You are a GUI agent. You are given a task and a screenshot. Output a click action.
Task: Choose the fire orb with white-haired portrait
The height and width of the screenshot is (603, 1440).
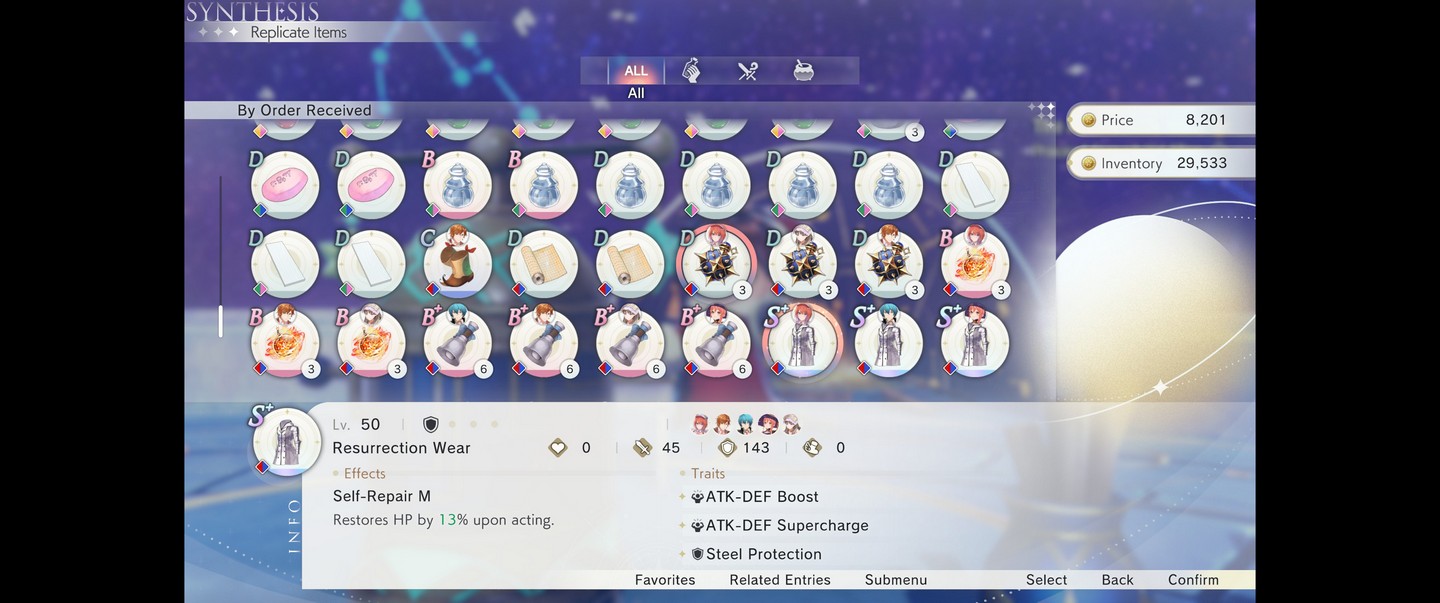coord(371,342)
